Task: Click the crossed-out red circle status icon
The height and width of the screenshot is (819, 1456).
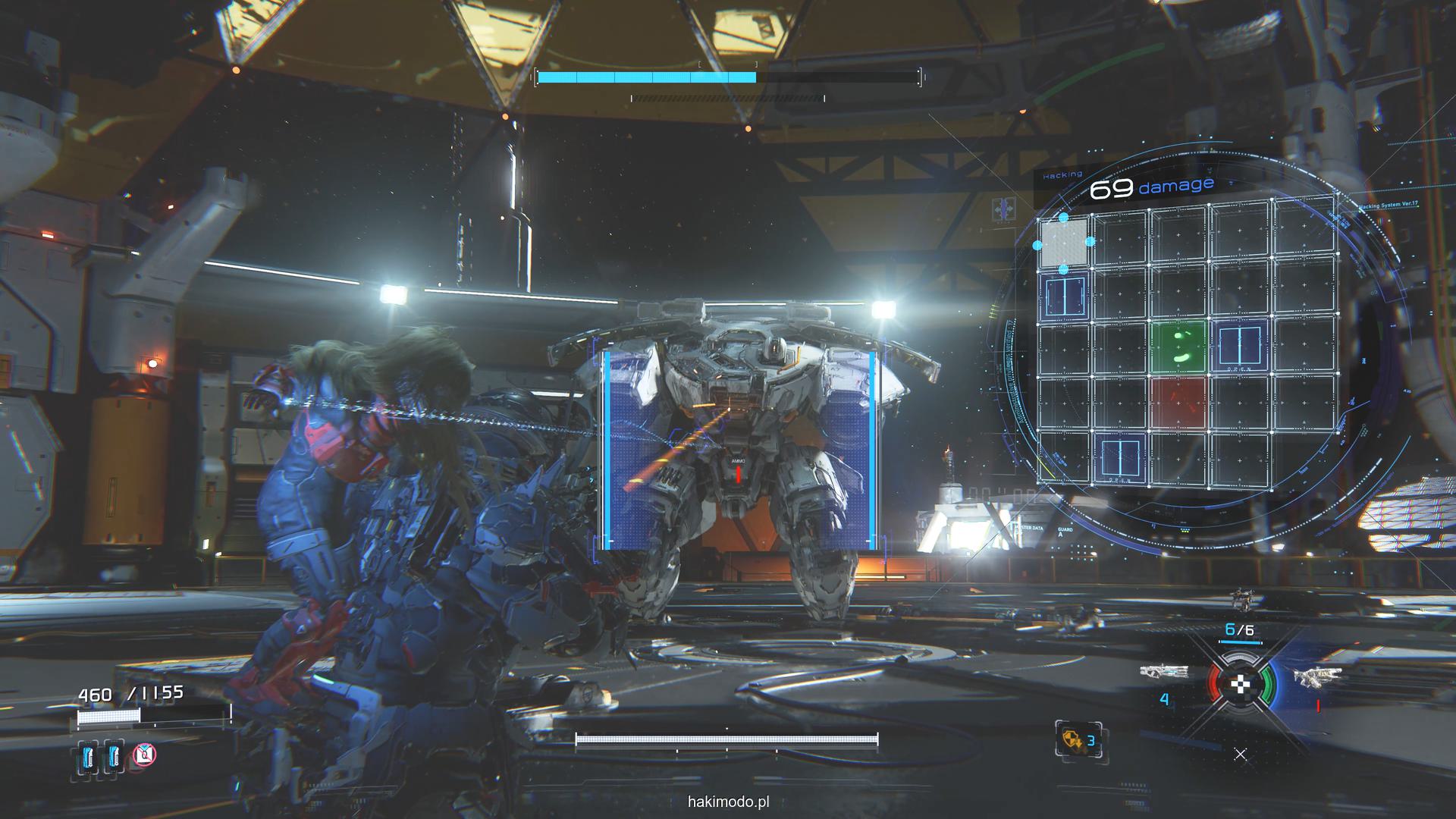Action: pyautogui.click(x=144, y=755)
